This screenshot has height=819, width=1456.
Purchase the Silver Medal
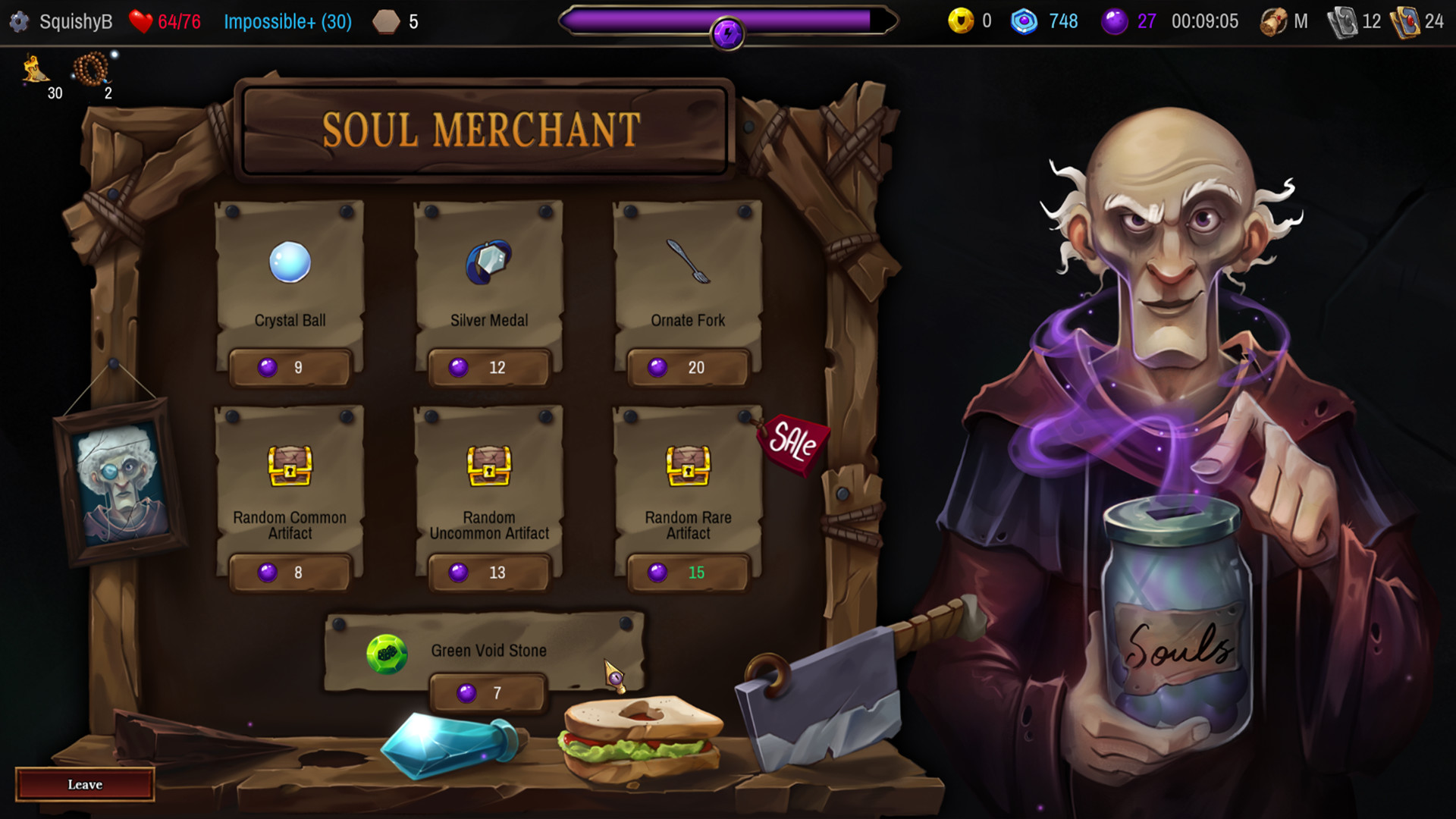(488, 367)
